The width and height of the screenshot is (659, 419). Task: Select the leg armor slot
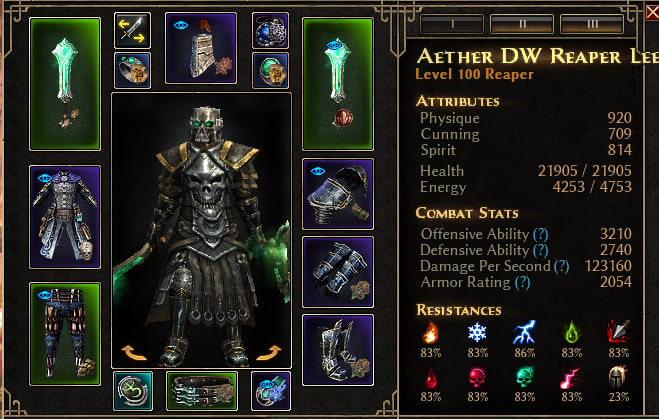coord(65,333)
